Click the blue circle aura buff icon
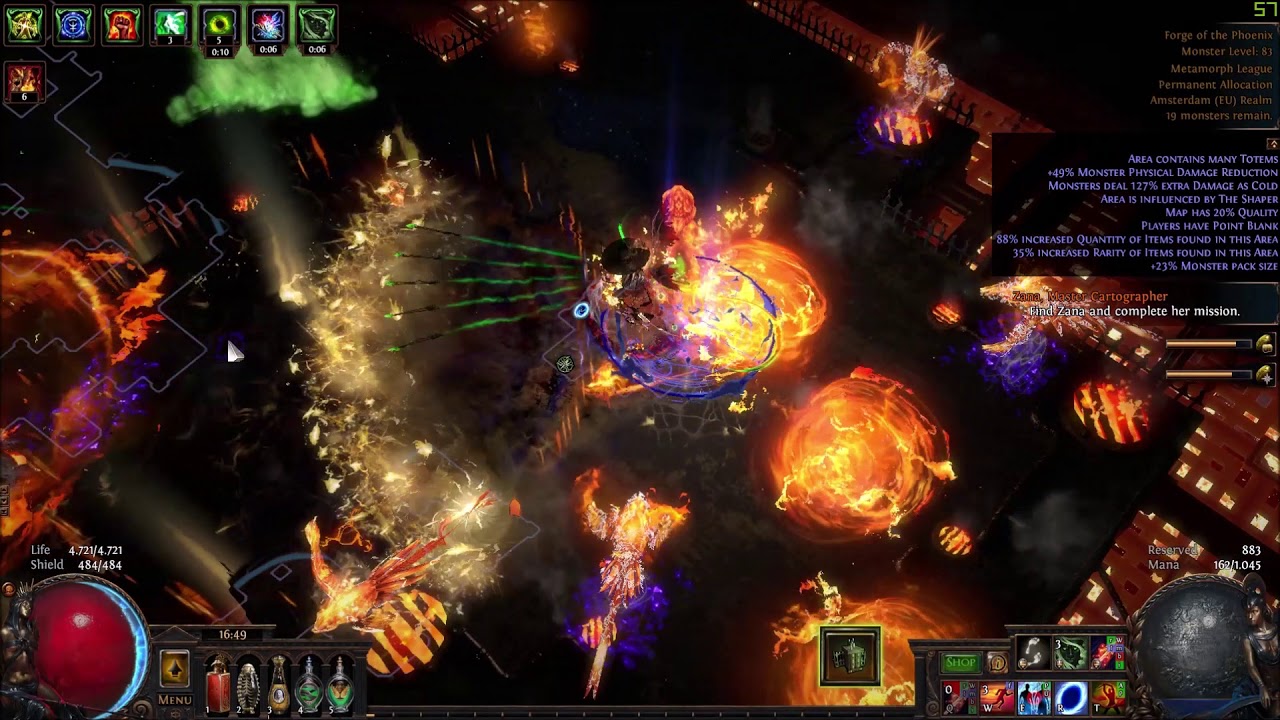 click(73, 26)
